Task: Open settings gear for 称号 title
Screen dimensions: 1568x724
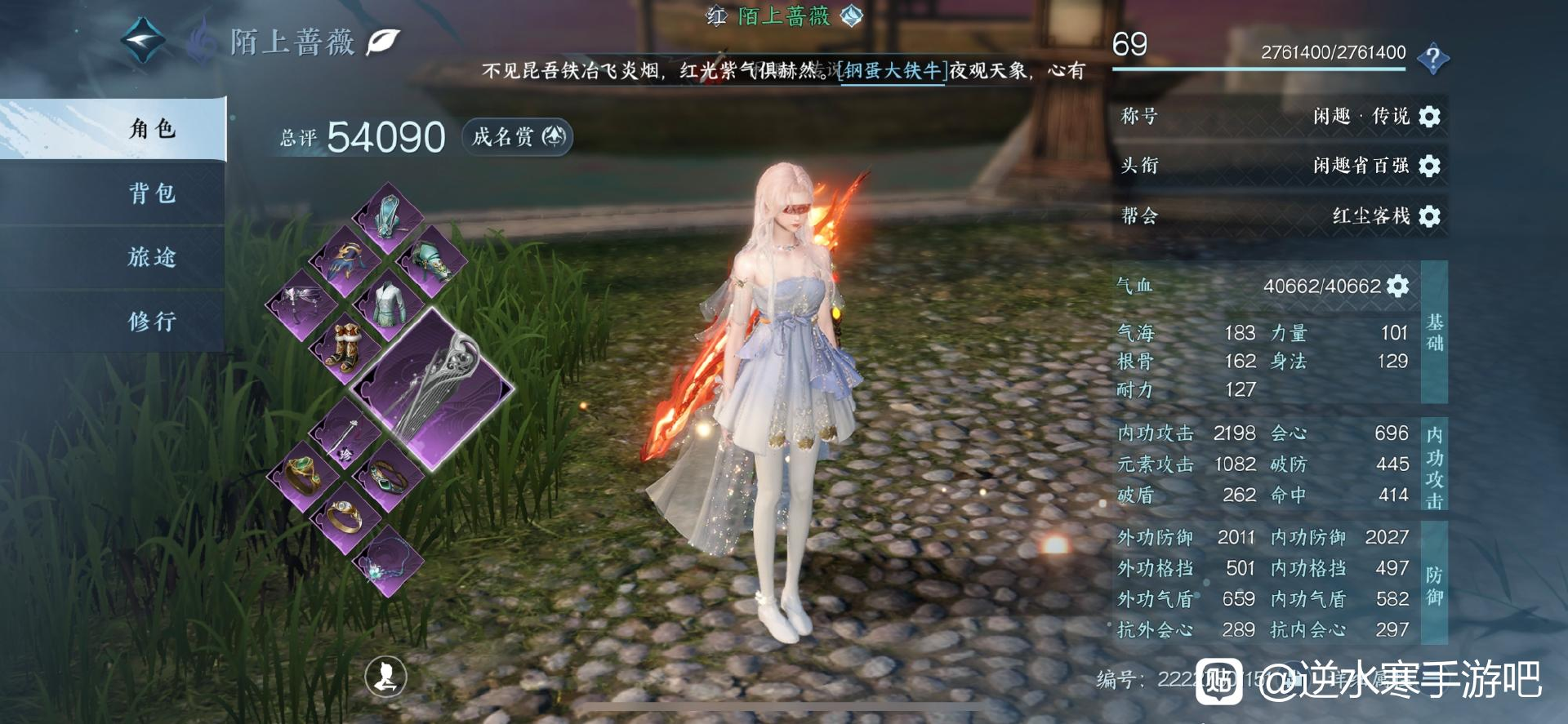Action: point(1429,117)
